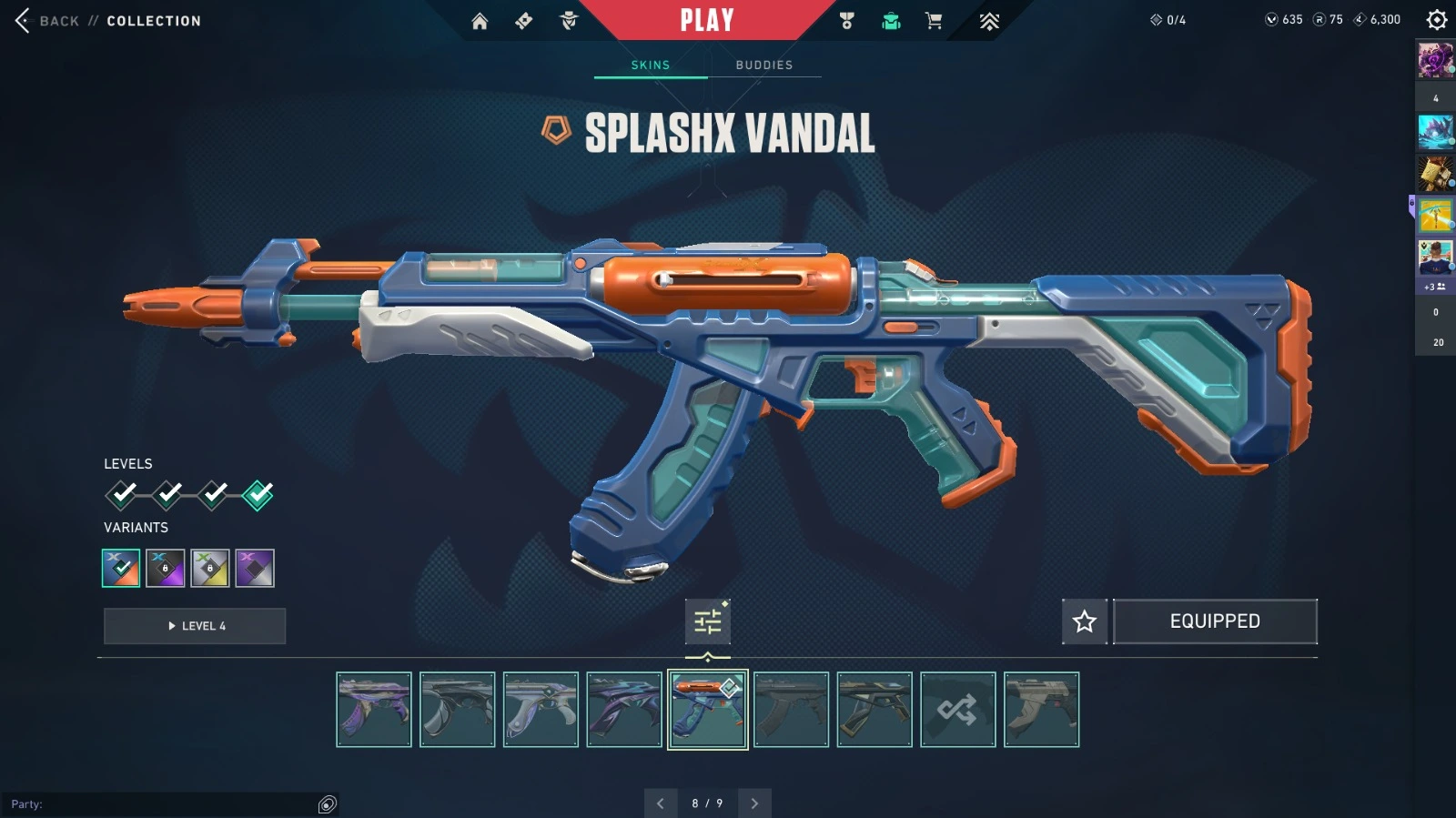Select the Skins tab
Image resolution: width=1456 pixels, height=818 pixels.
[651, 65]
